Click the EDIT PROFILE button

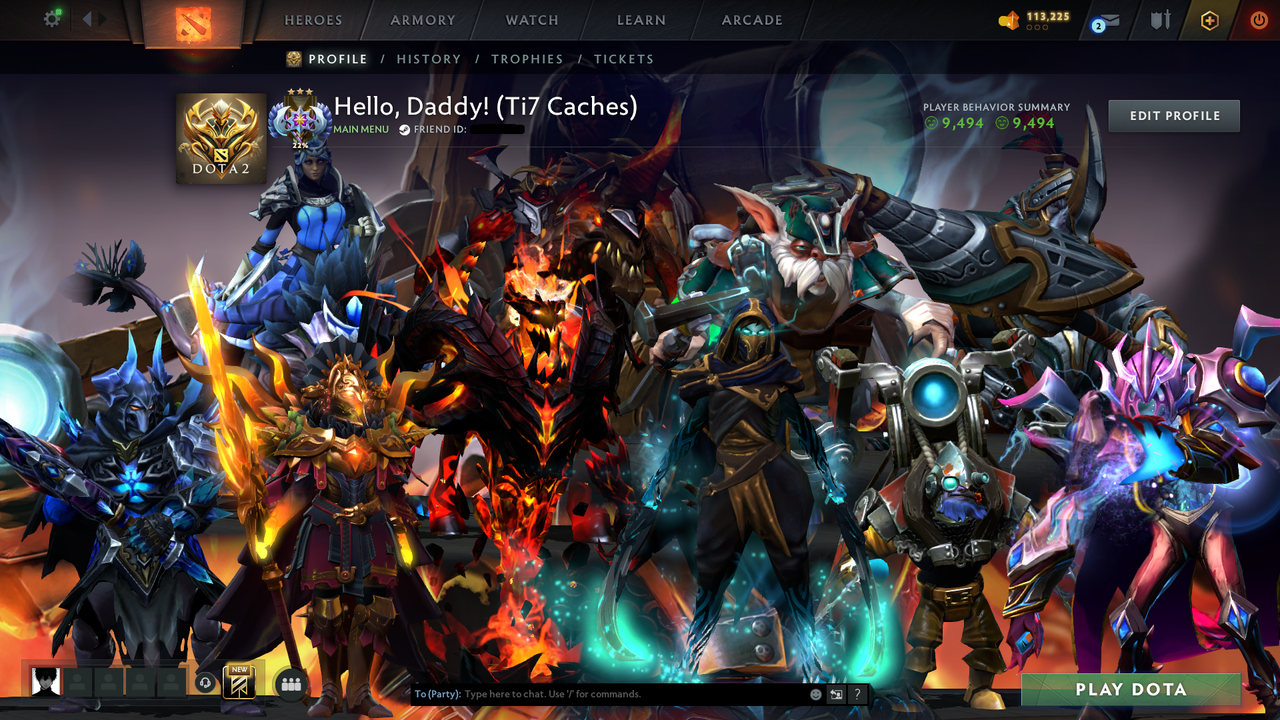point(1173,115)
